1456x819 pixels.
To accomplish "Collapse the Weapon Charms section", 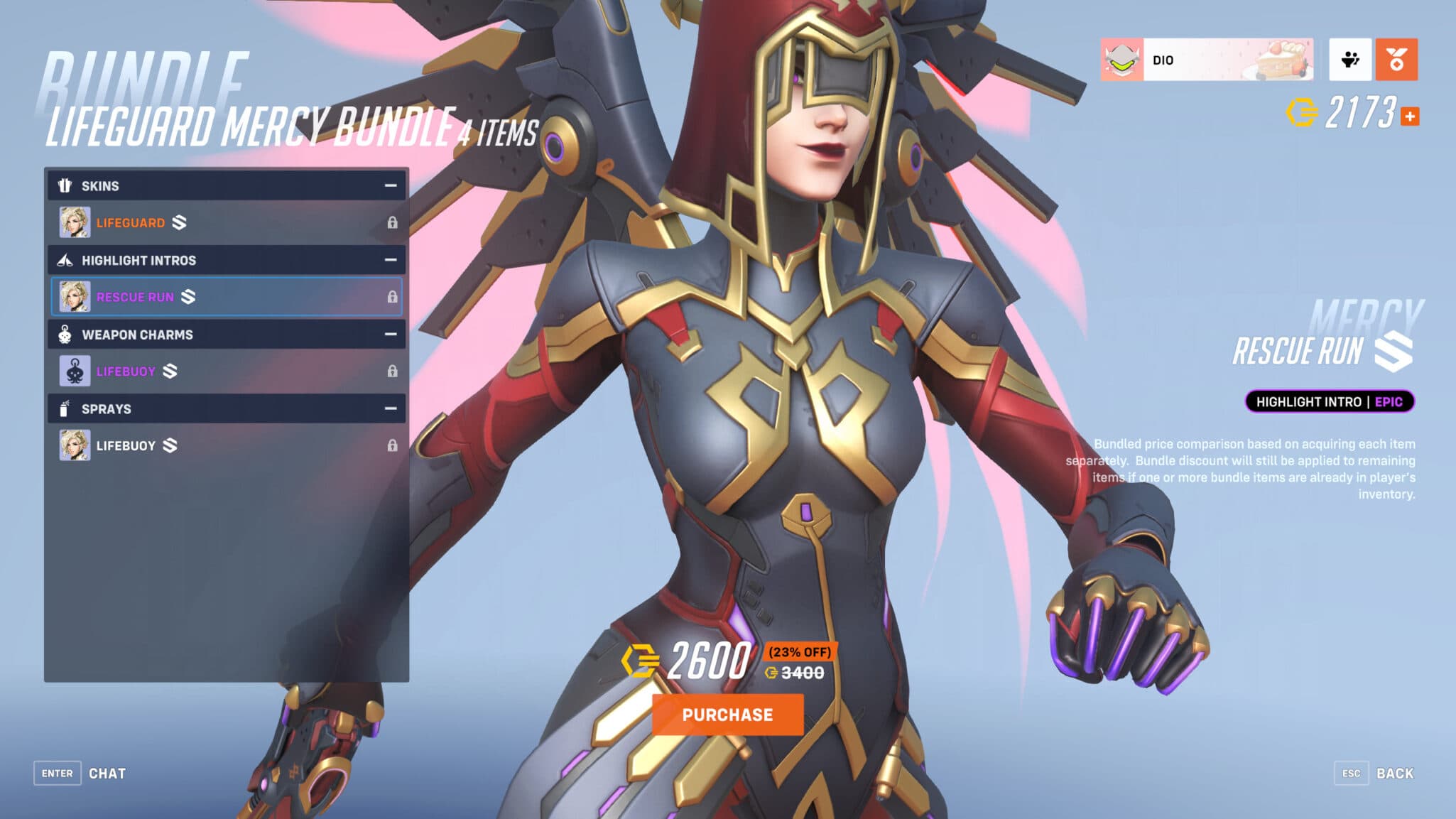I will point(389,335).
